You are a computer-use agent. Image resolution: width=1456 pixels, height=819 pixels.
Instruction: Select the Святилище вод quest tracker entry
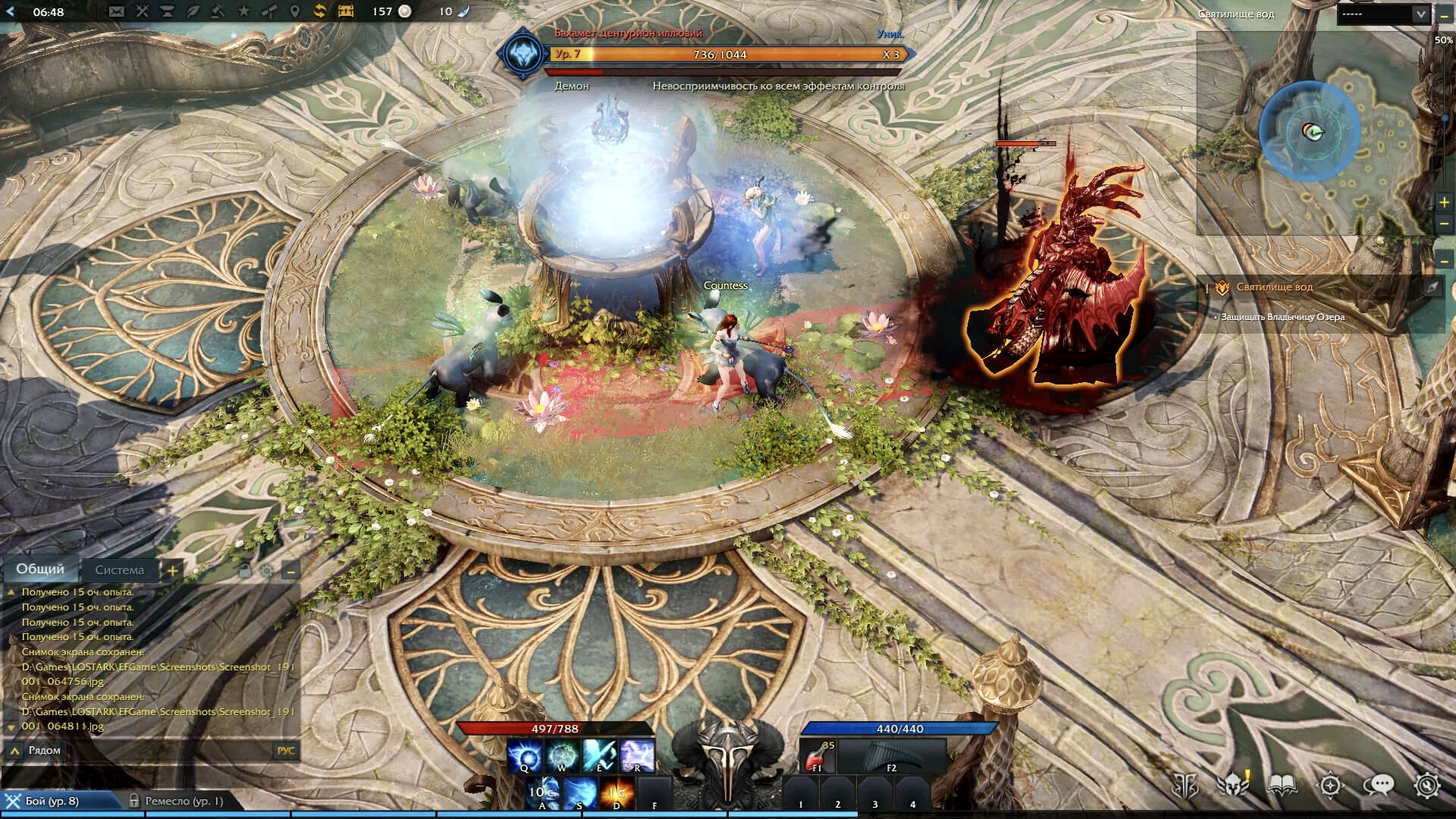[x=1274, y=287]
